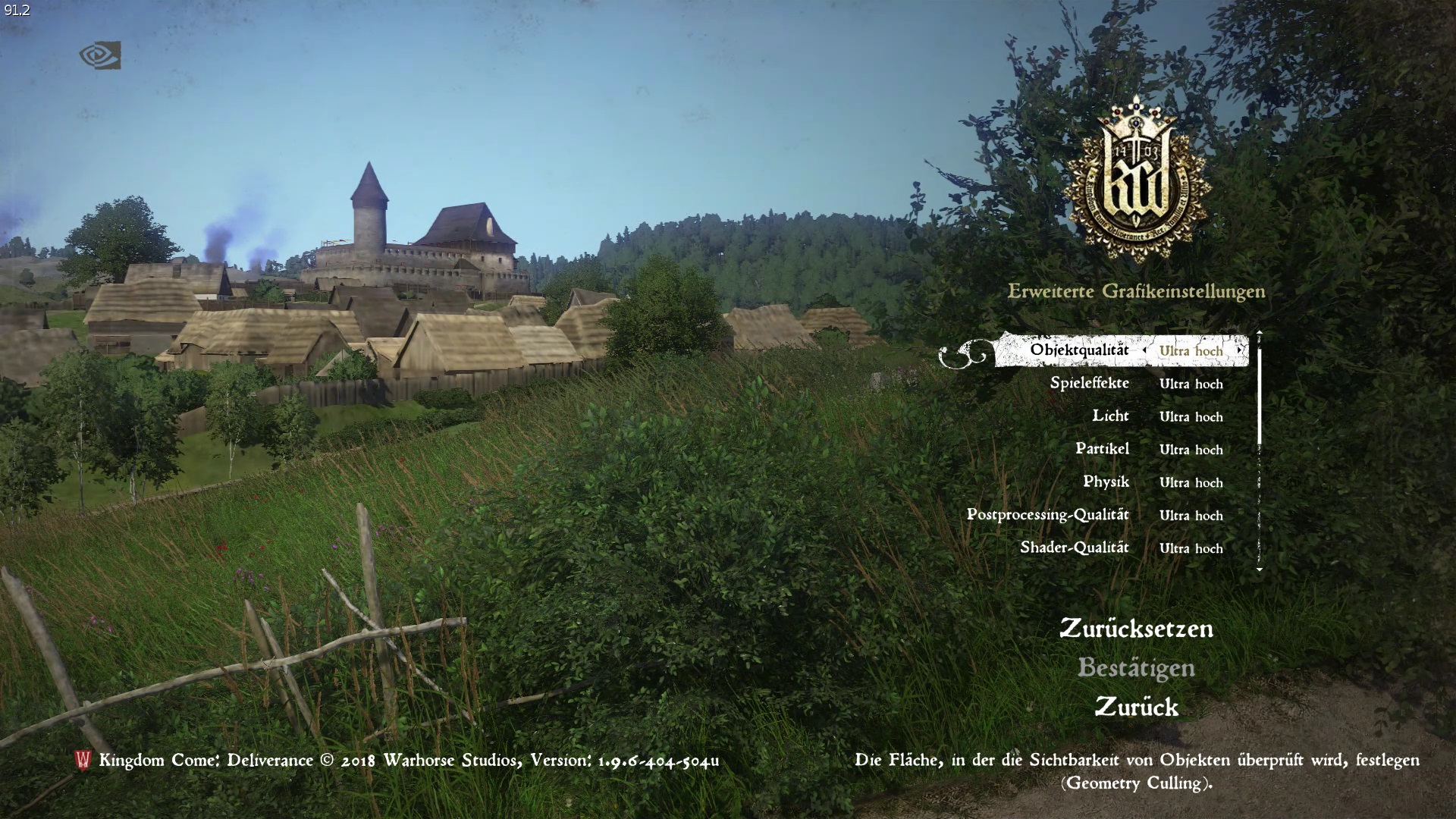
Task: Decrease Objektqualität with the left arrow
Action: (x=1145, y=351)
